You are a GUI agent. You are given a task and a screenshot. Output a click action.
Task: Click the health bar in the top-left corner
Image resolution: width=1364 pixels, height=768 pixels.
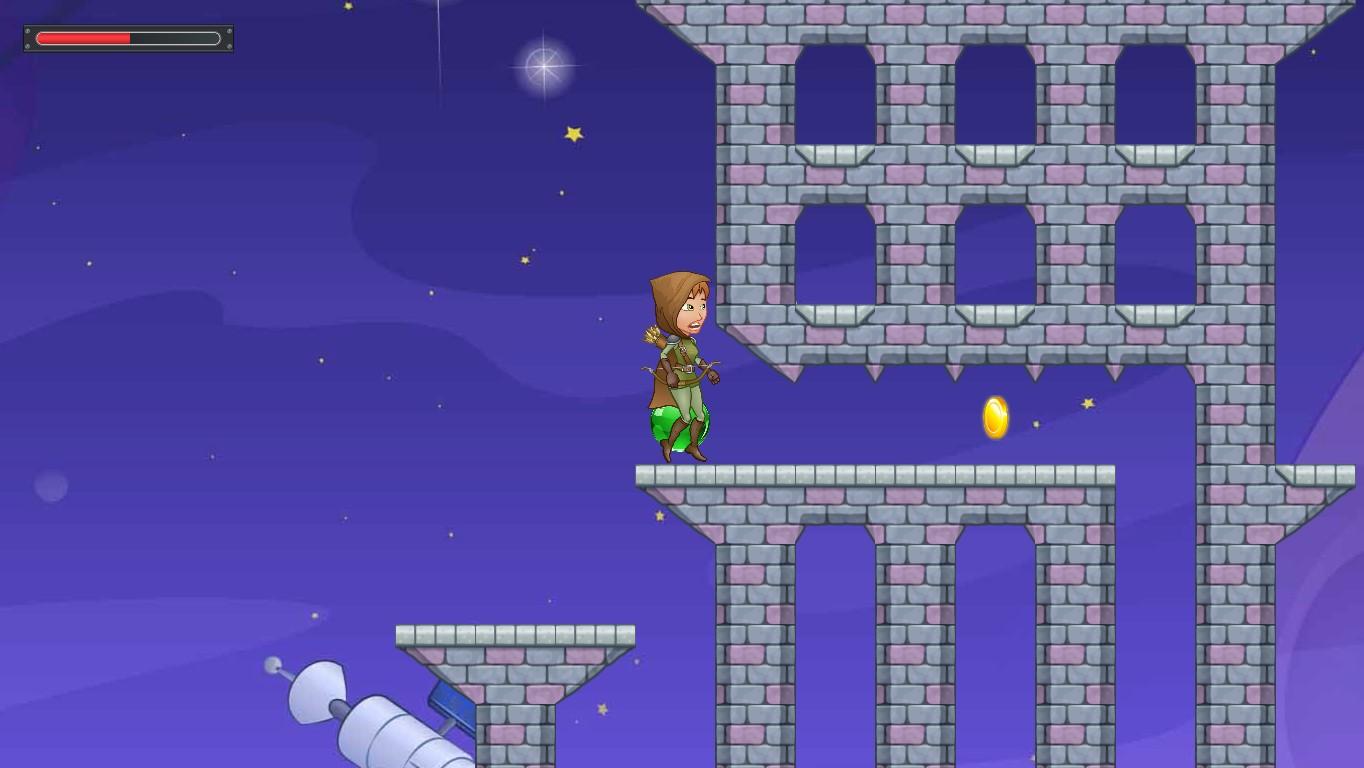click(x=127, y=37)
